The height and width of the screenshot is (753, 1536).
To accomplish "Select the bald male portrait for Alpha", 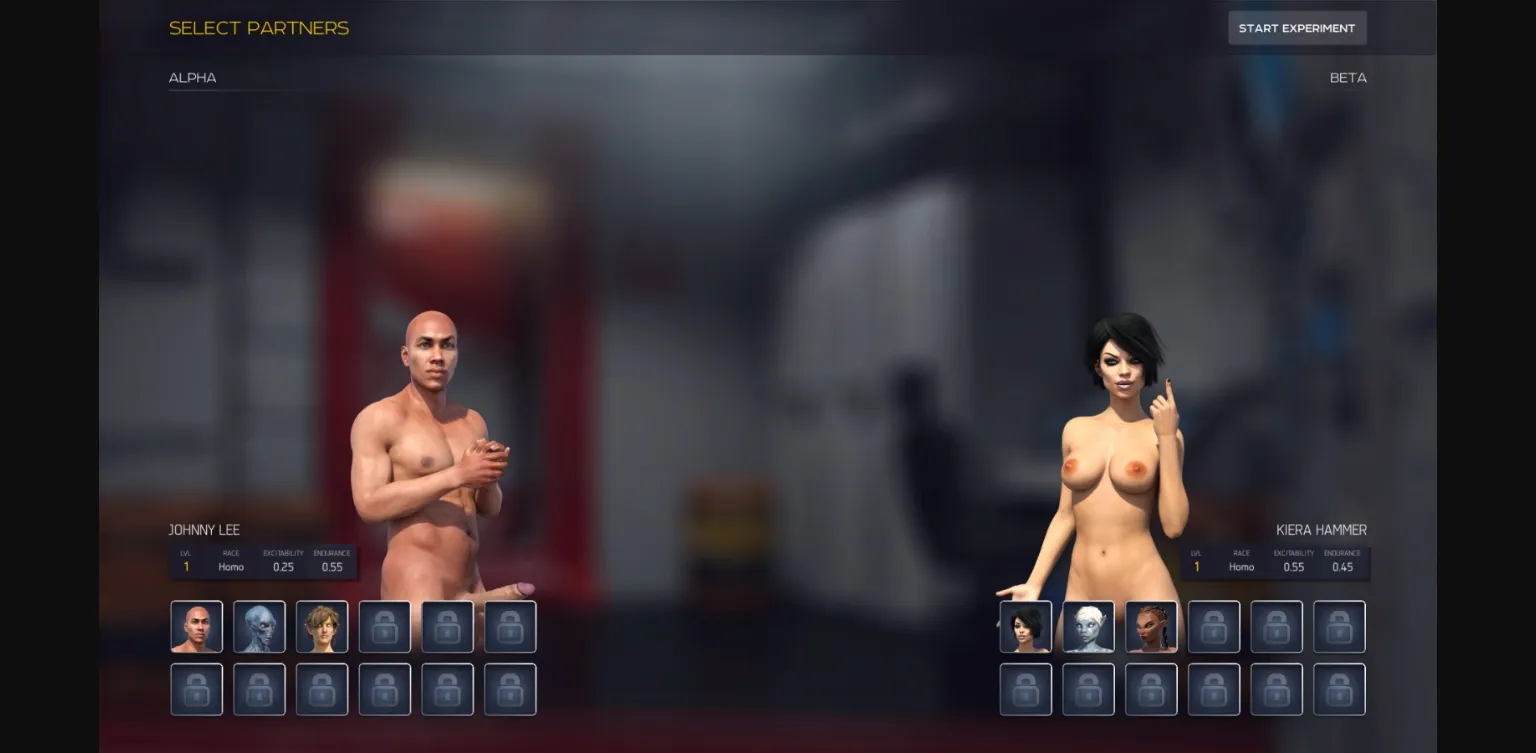I will pos(196,626).
